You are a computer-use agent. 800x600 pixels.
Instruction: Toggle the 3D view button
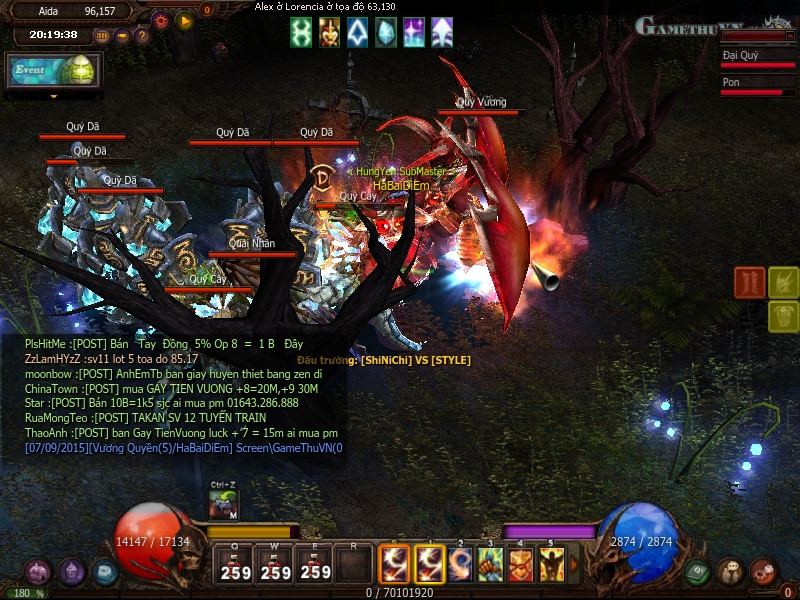[103, 36]
